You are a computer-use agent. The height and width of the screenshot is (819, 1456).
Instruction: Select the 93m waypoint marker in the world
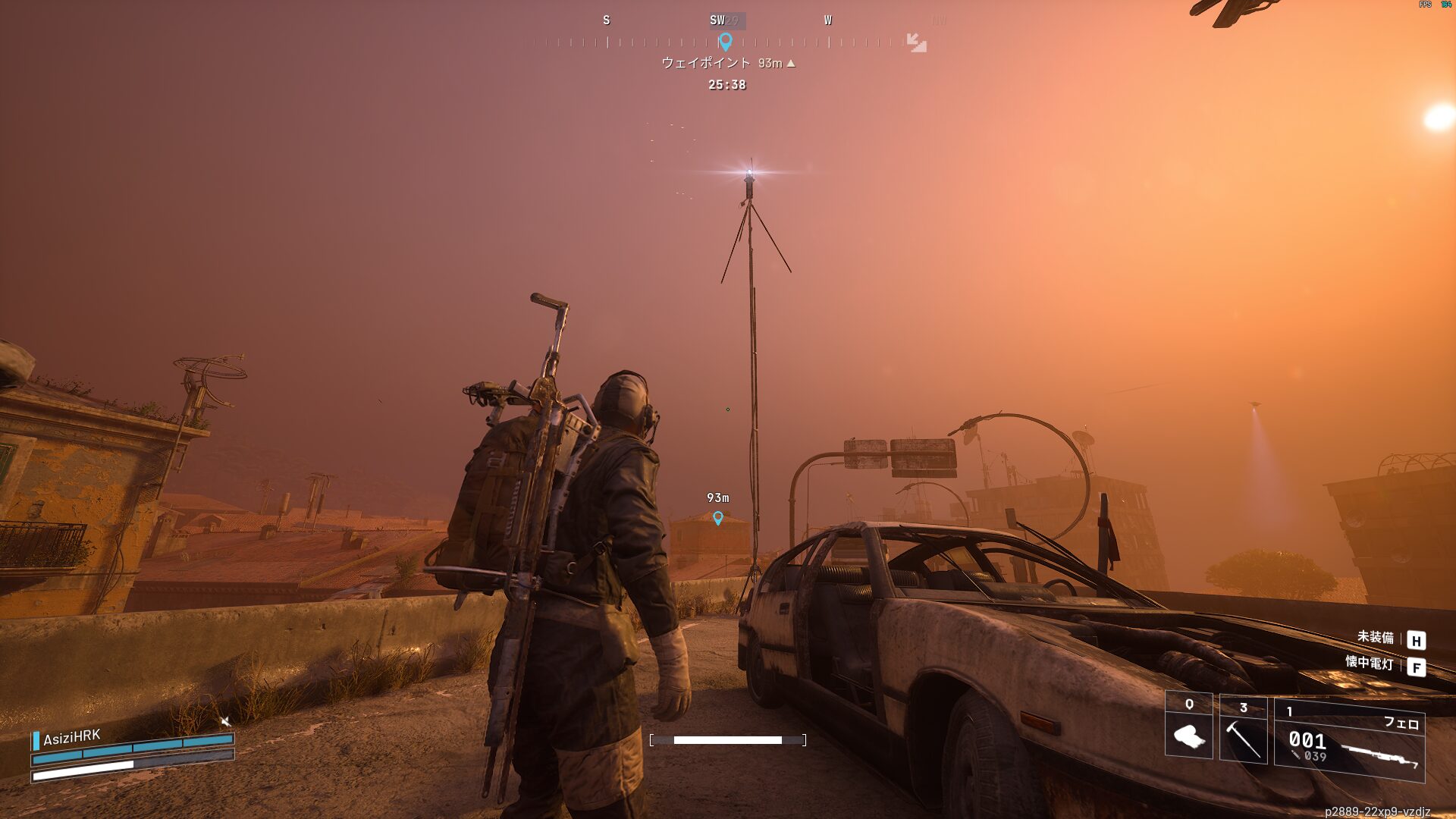(x=718, y=518)
